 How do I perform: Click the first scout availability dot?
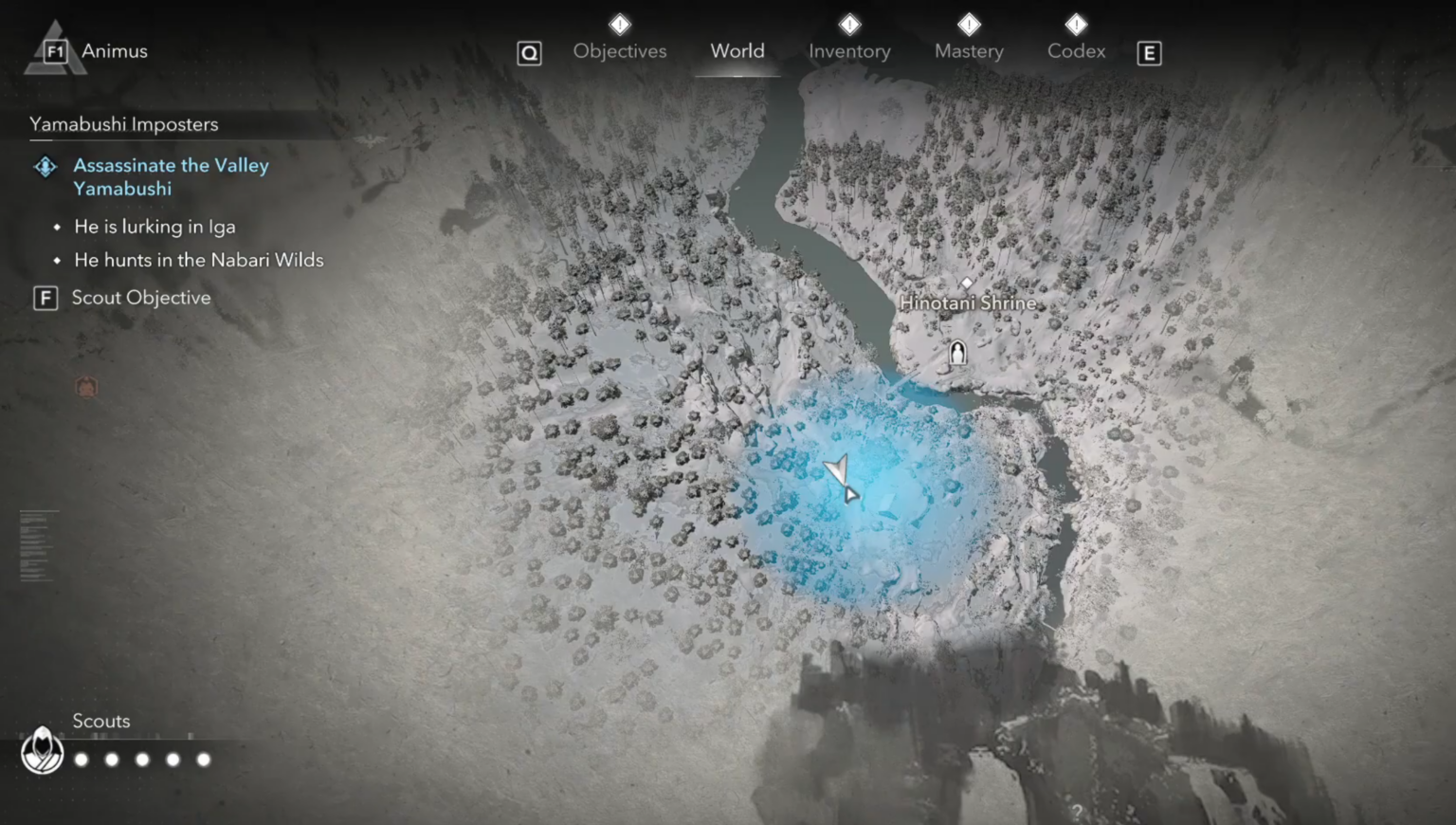pos(82,759)
